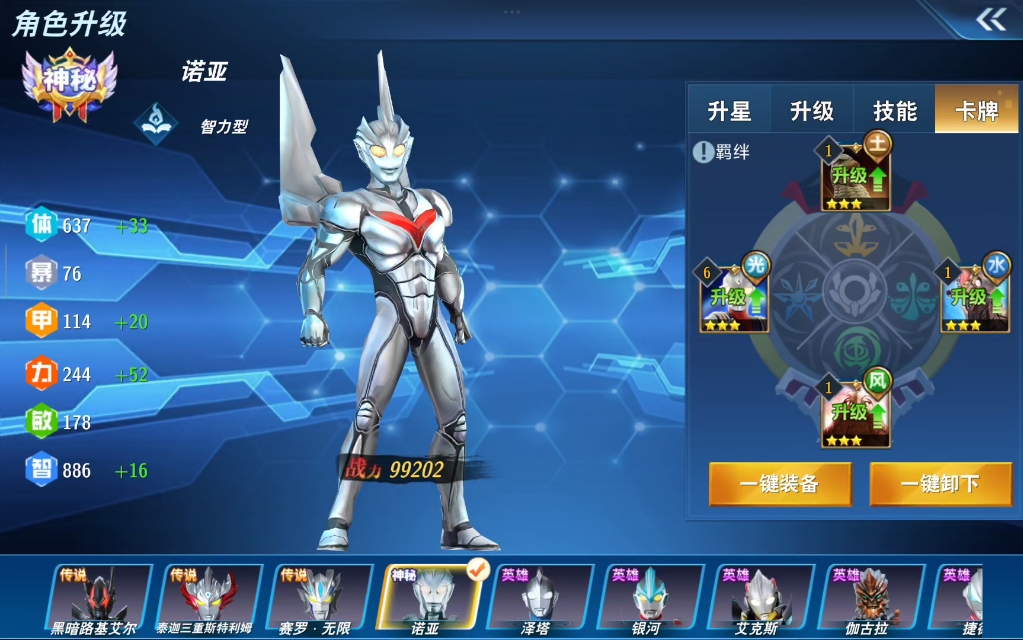Pick hero 银河
The height and width of the screenshot is (640, 1023).
(x=648, y=600)
